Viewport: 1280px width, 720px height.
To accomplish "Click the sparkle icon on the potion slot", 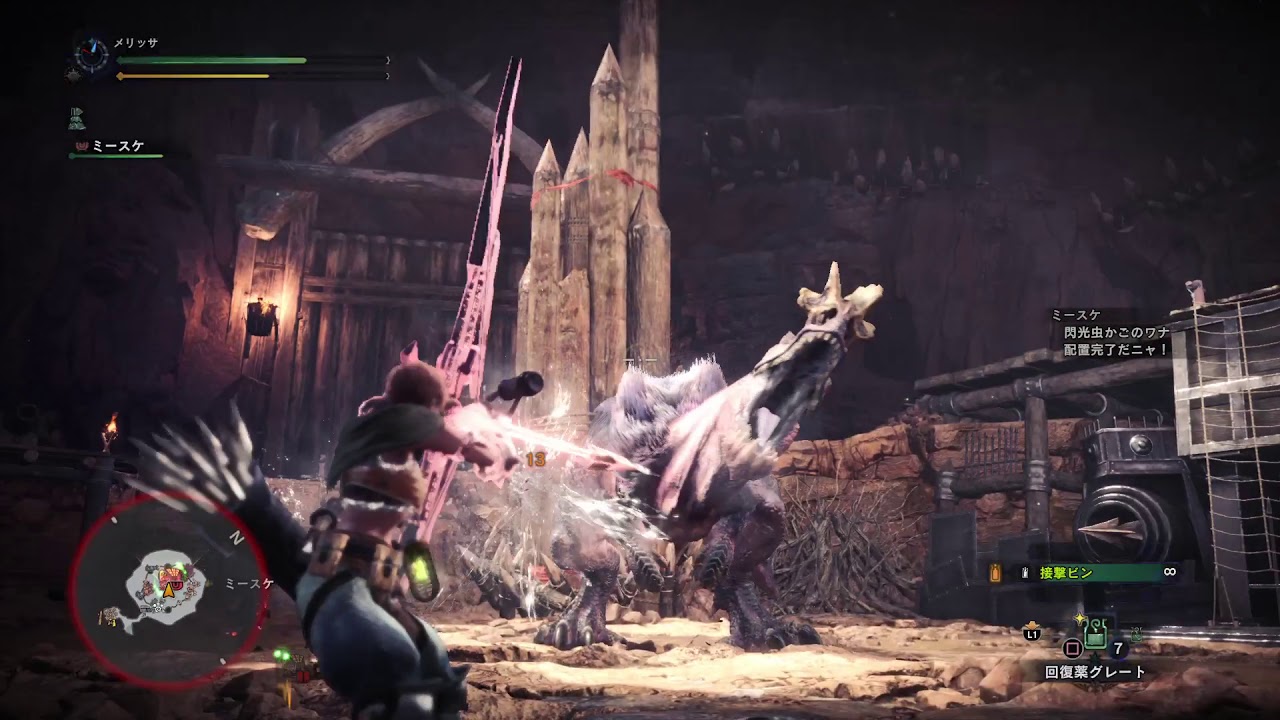I will [1080, 620].
